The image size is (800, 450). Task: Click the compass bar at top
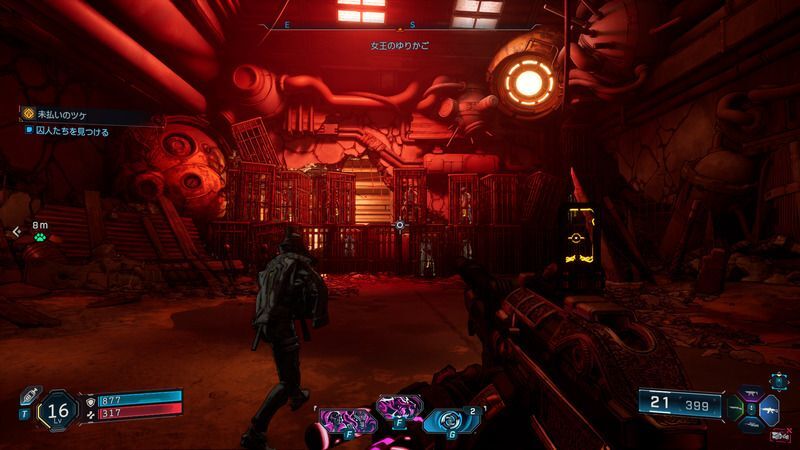400,23
